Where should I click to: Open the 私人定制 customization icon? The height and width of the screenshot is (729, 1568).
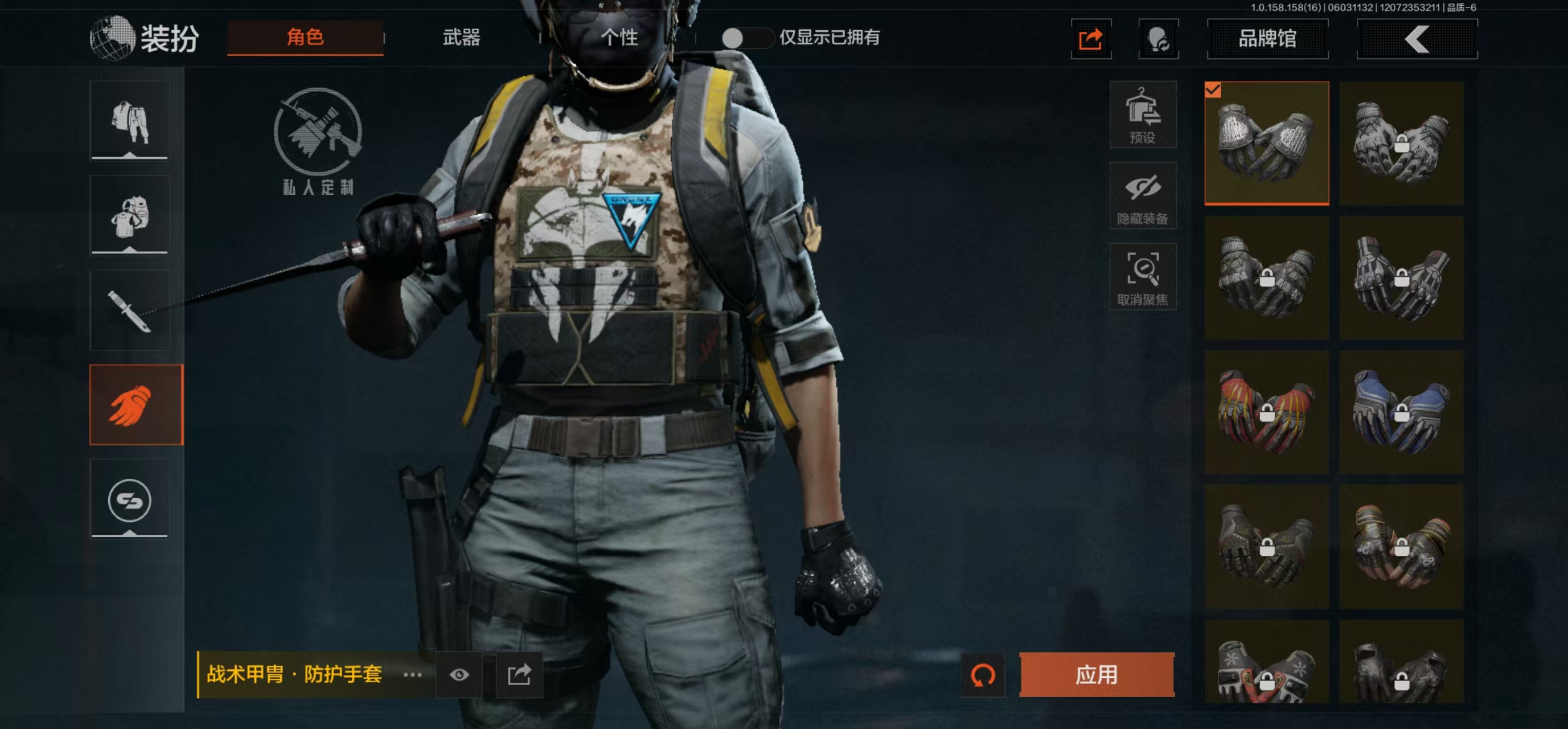click(x=318, y=141)
